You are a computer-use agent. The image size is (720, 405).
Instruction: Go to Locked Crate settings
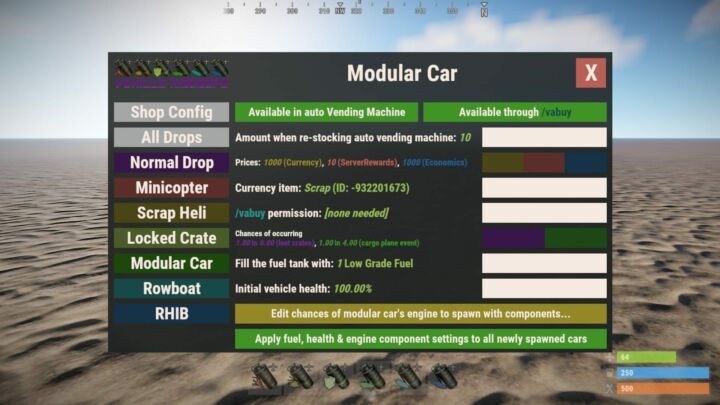171,238
